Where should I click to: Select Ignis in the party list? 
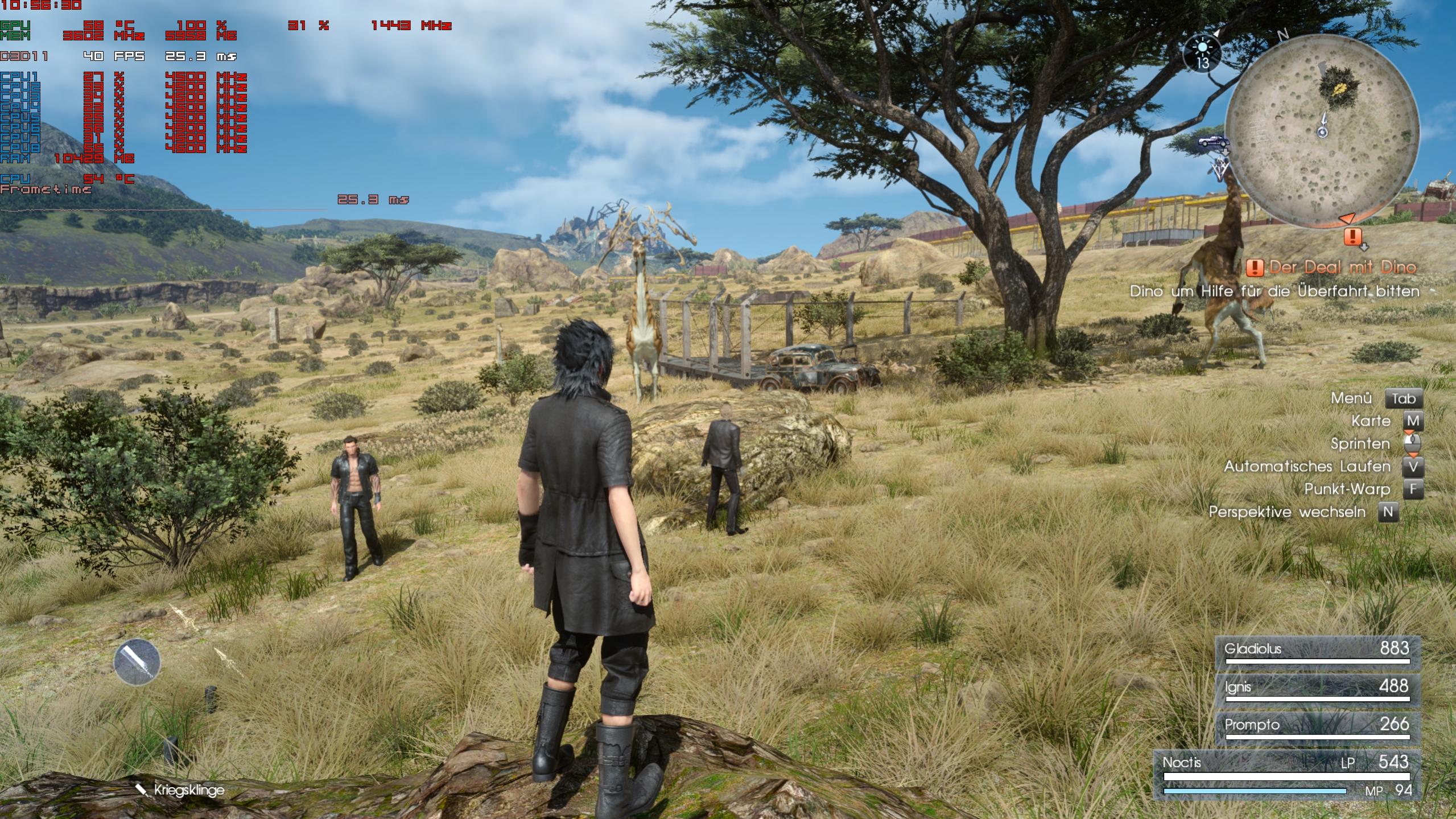[x=1317, y=689]
